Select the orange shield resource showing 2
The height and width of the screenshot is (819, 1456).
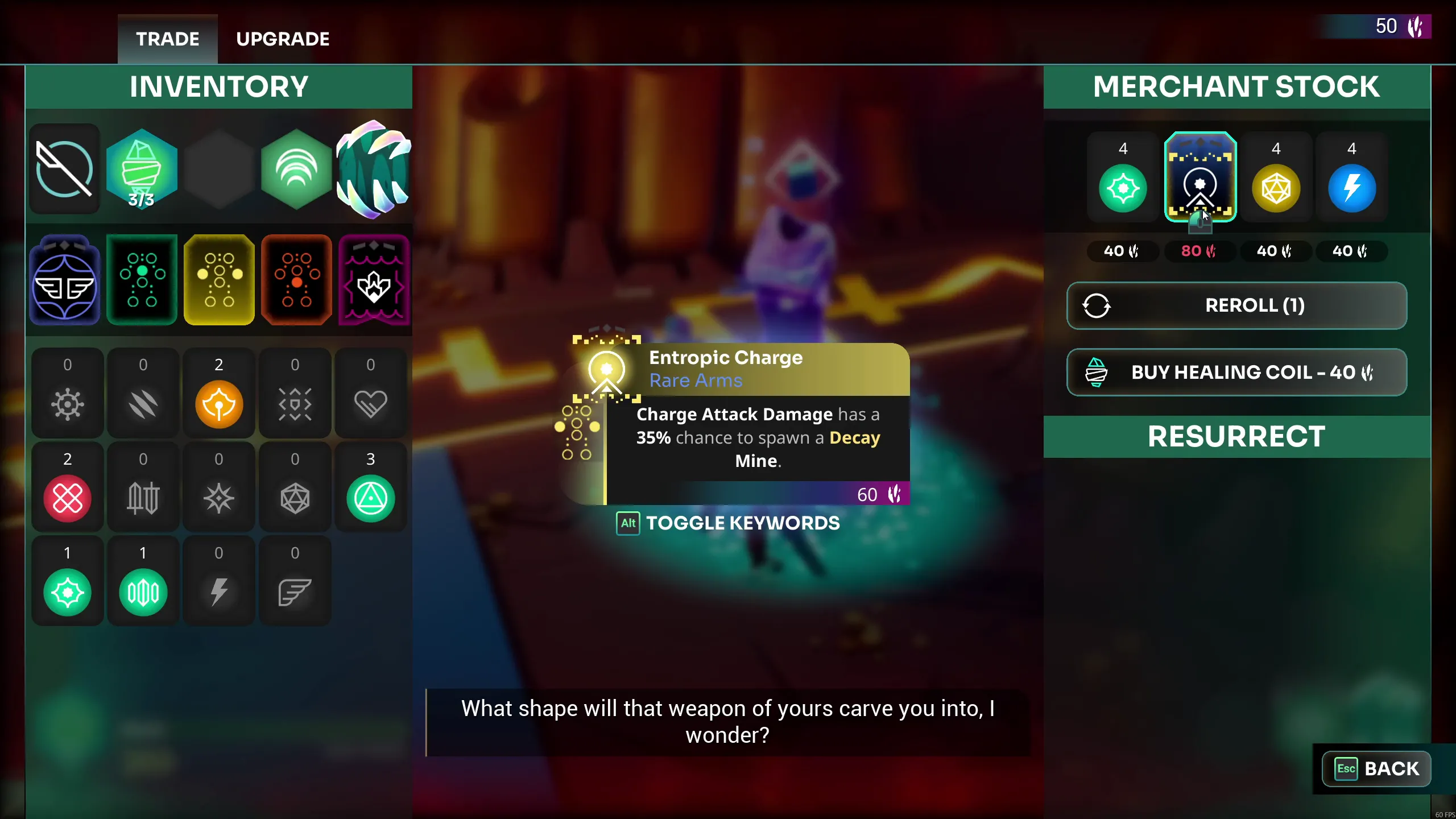click(x=219, y=394)
